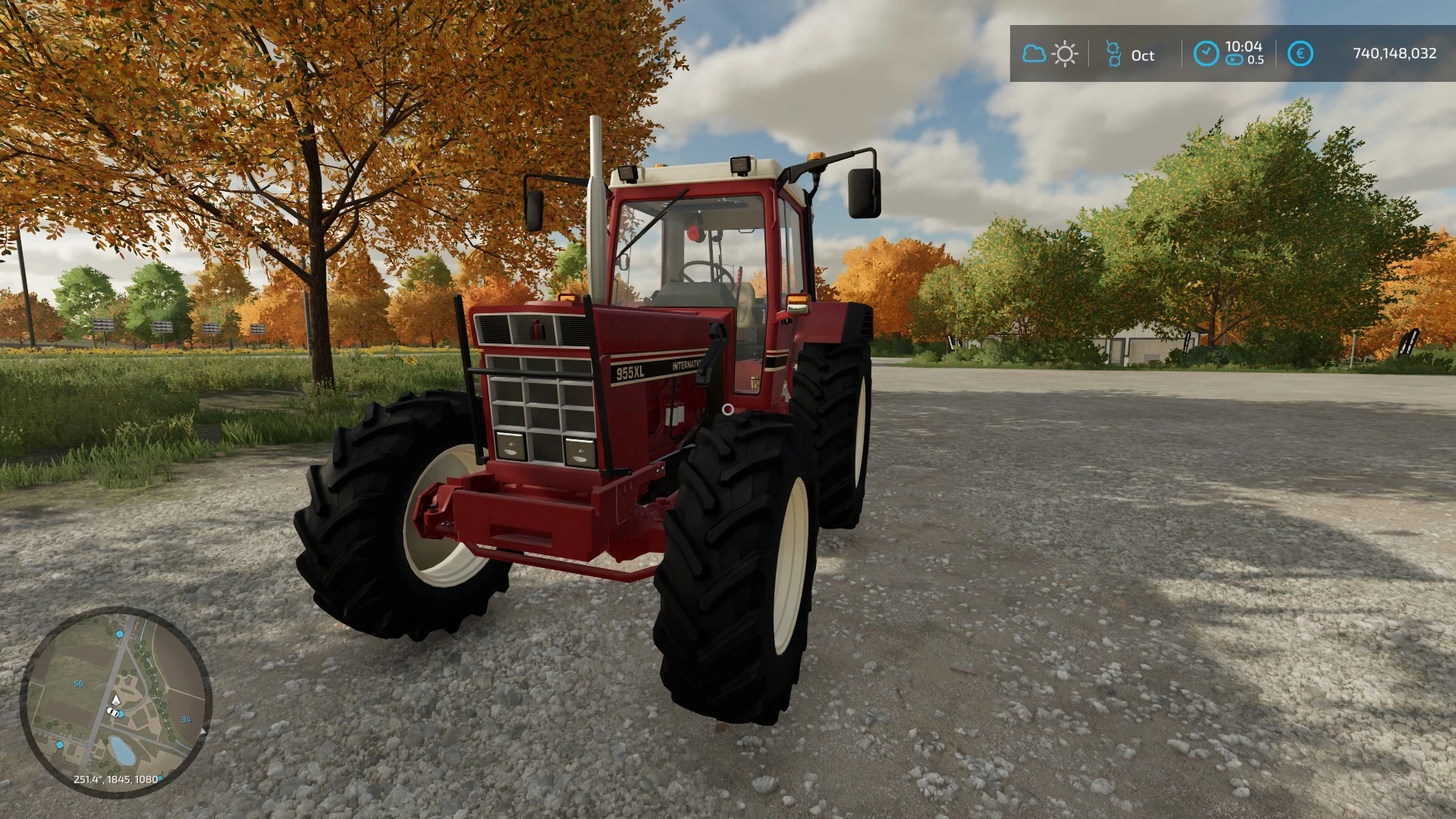Select the sun weather forecast icon
The image size is (1456, 819).
[1065, 54]
